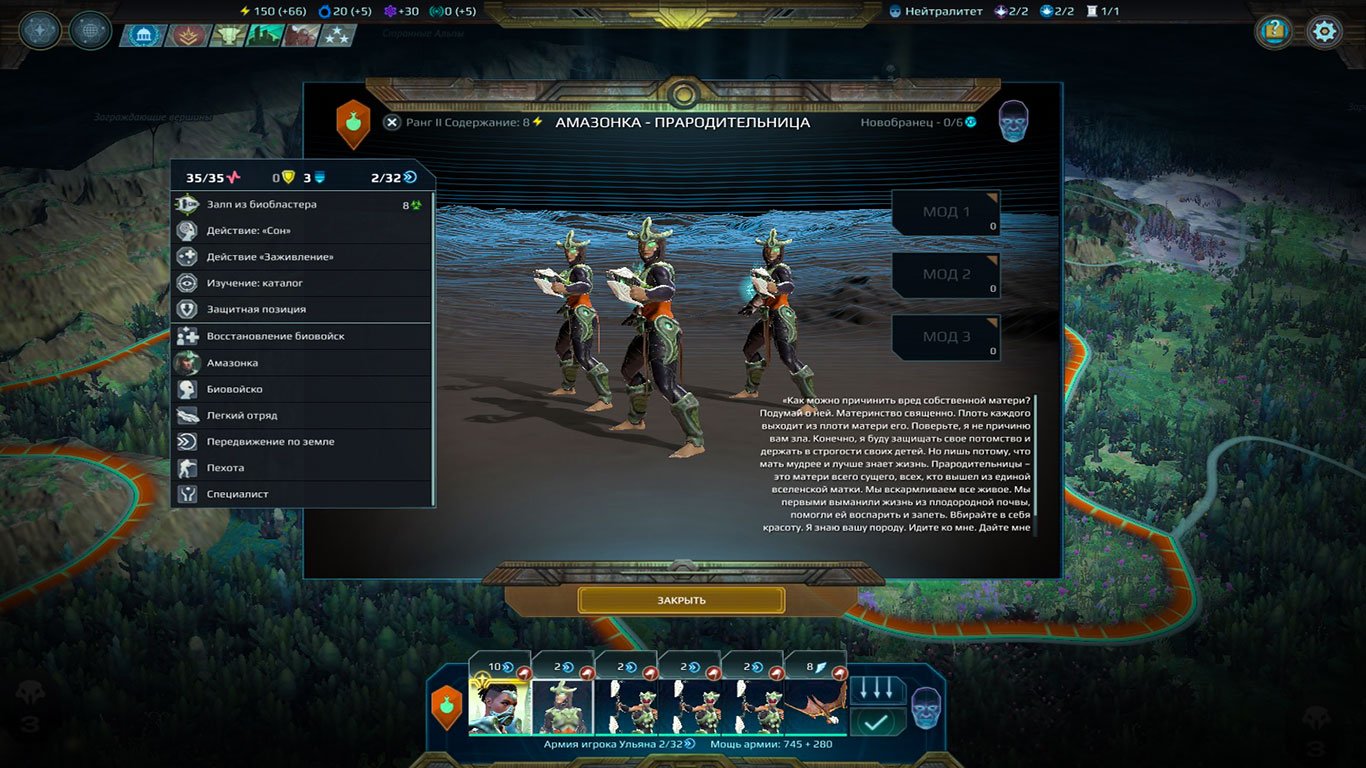Screen dimensions: 1366x768
Task: Open the settings gear menu
Action: [x=1324, y=31]
